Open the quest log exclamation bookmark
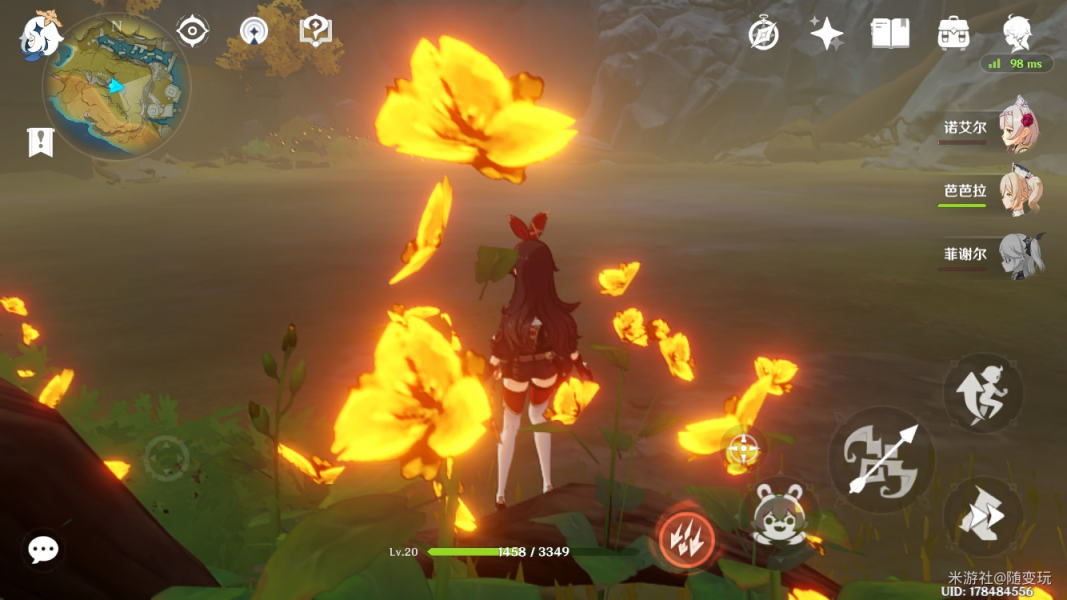The image size is (1067, 600). [x=39, y=143]
